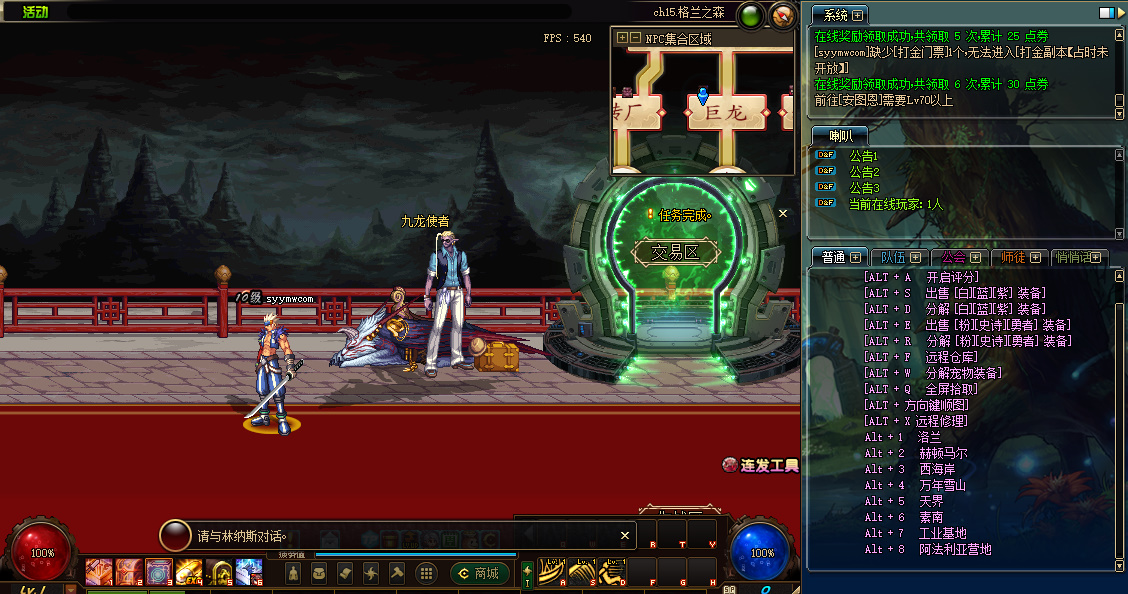
Task: Open the 活动 events menu
Action: click(36, 12)
